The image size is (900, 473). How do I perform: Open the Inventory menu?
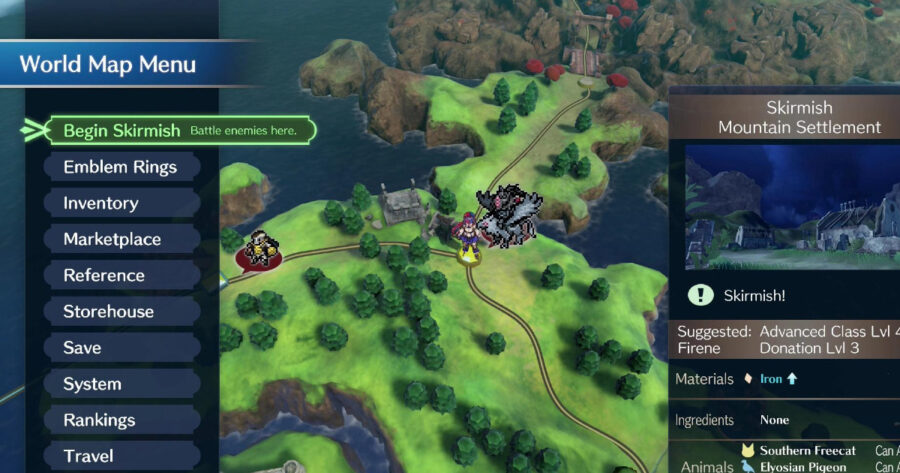coord(101,203)
